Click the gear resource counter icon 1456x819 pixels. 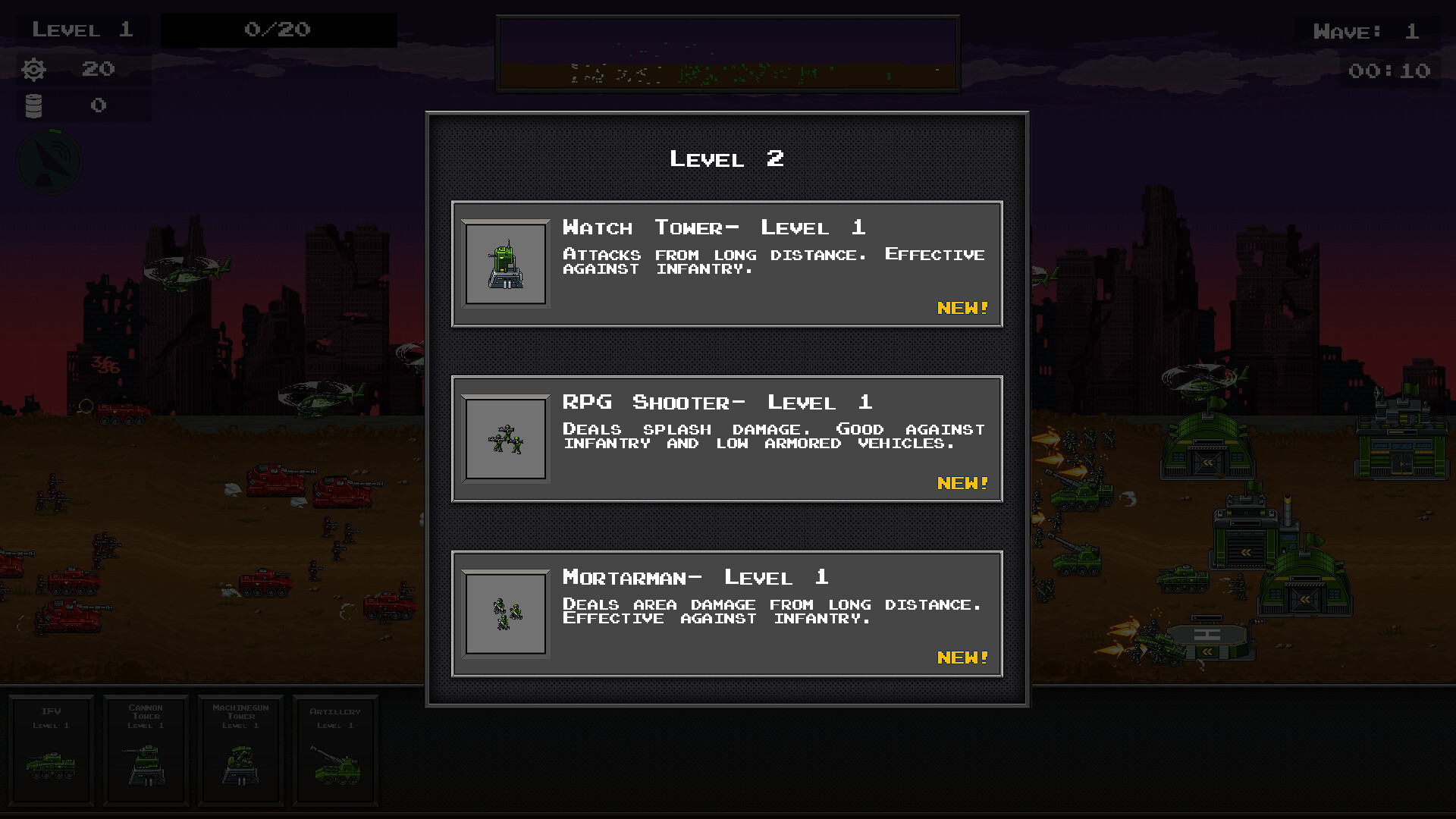click(32, 69)
